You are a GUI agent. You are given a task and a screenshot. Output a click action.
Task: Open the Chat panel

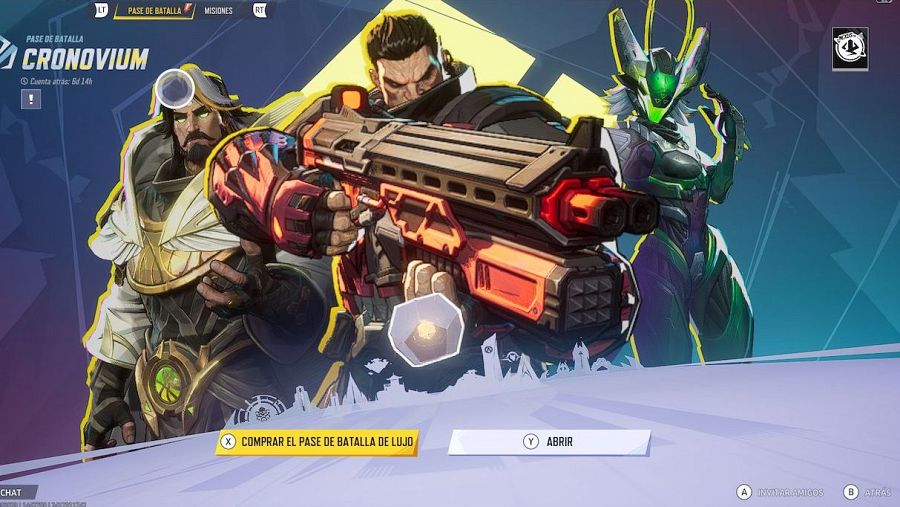coord(14,492)
